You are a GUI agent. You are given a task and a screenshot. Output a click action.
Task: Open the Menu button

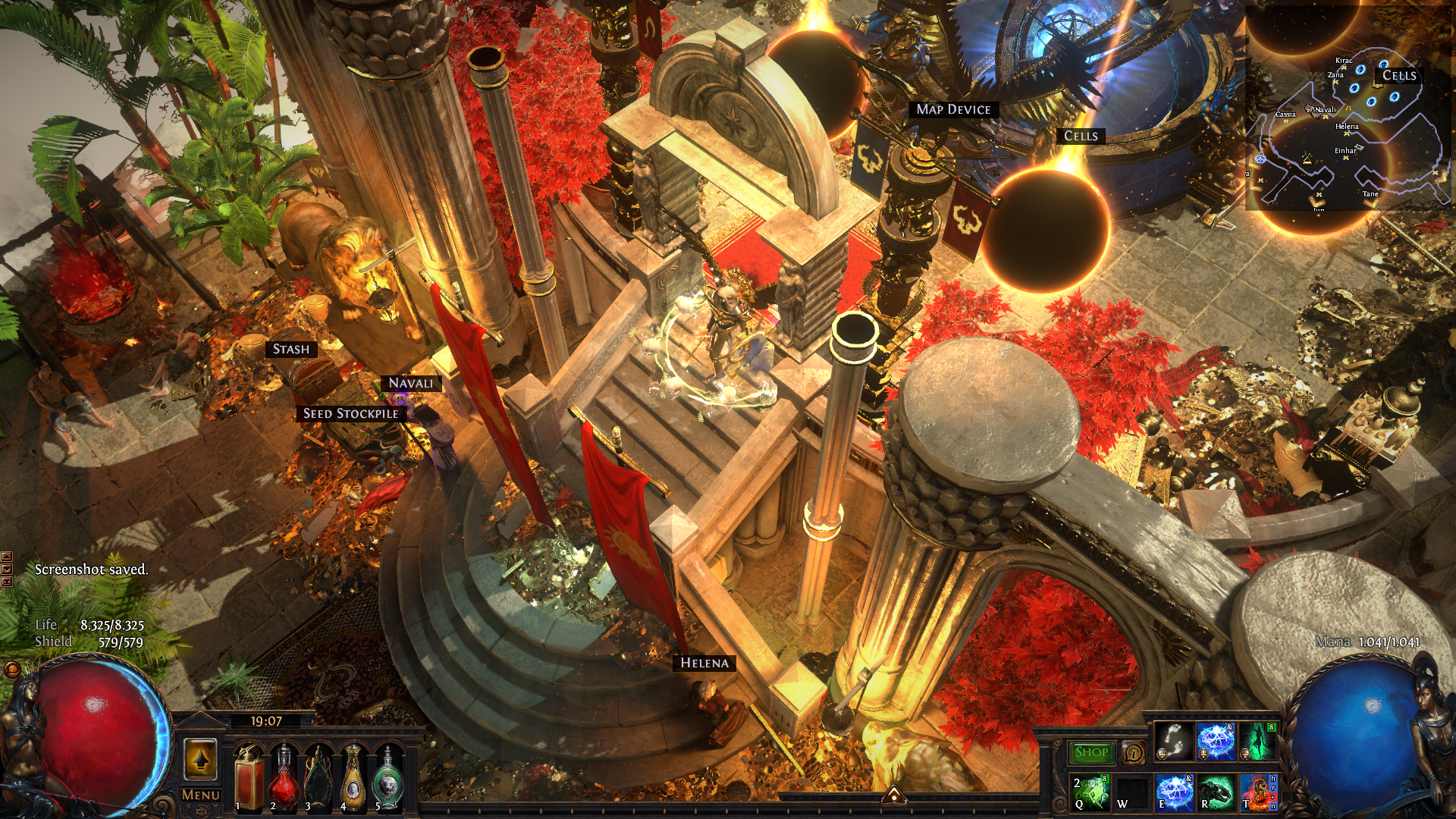[201, 795]
